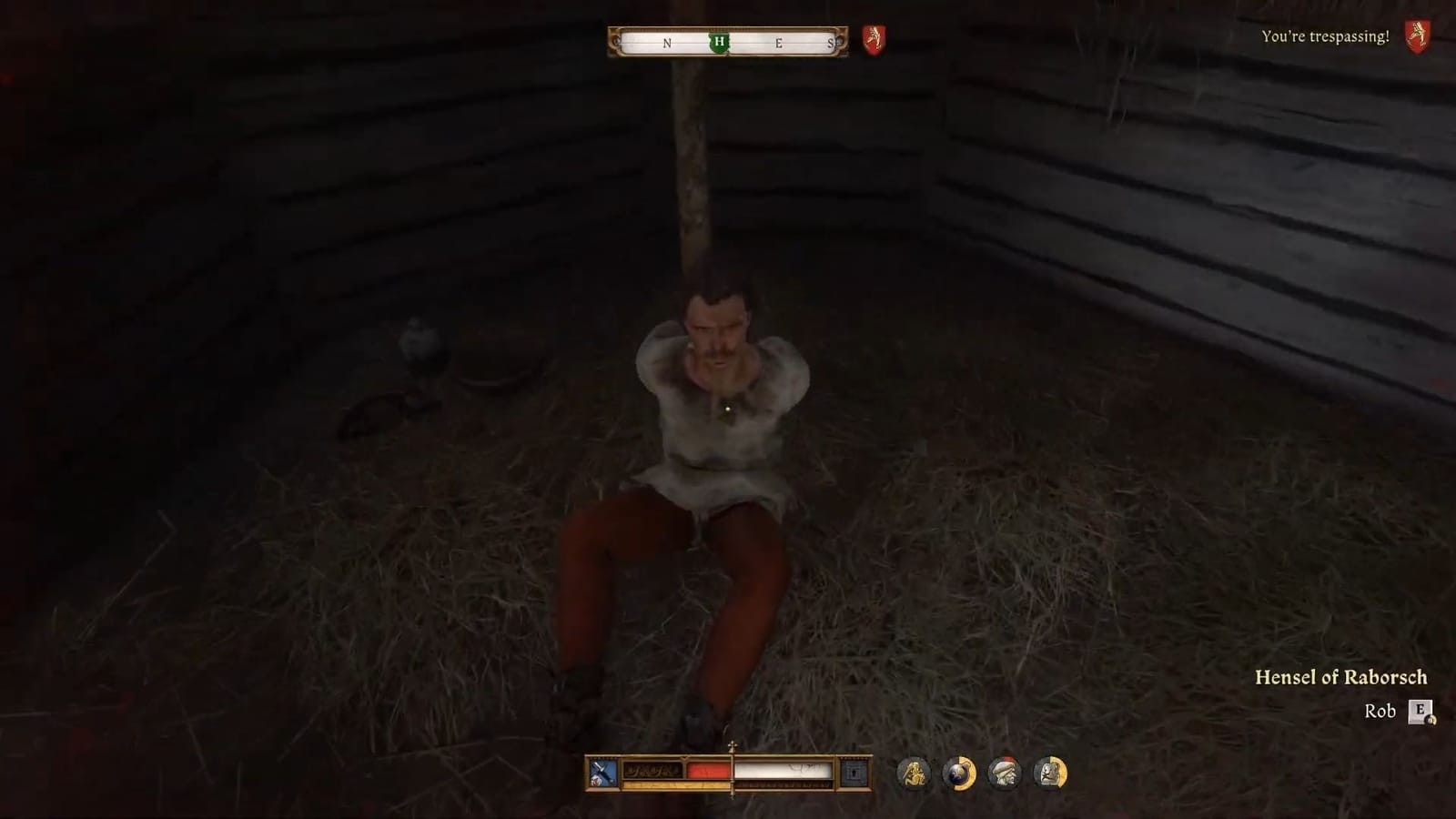This screenshot has width=1456, height=819.
Task: Click the E key prompt button
Action: 1419,713
